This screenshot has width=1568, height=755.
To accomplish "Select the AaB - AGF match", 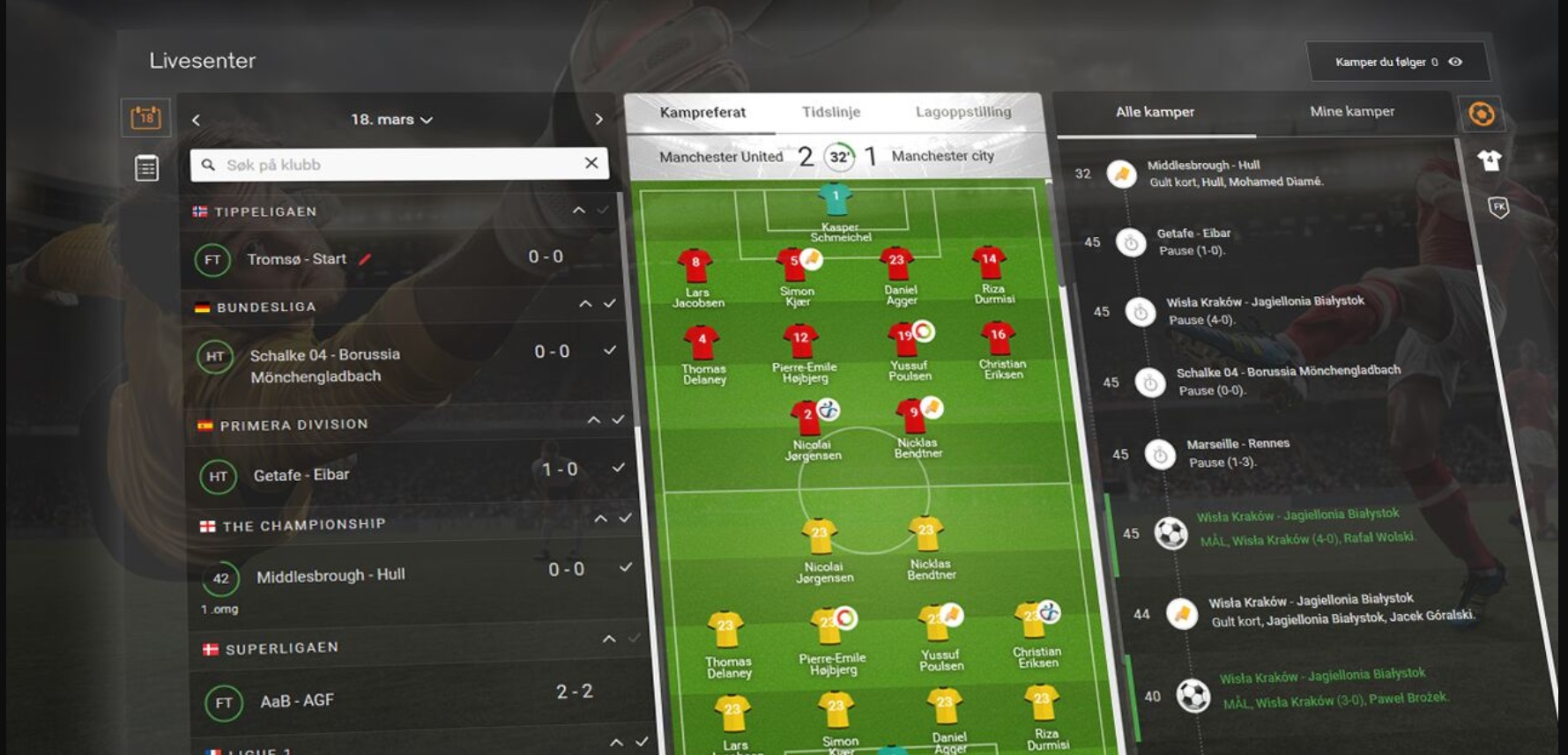I will [297, 701].
